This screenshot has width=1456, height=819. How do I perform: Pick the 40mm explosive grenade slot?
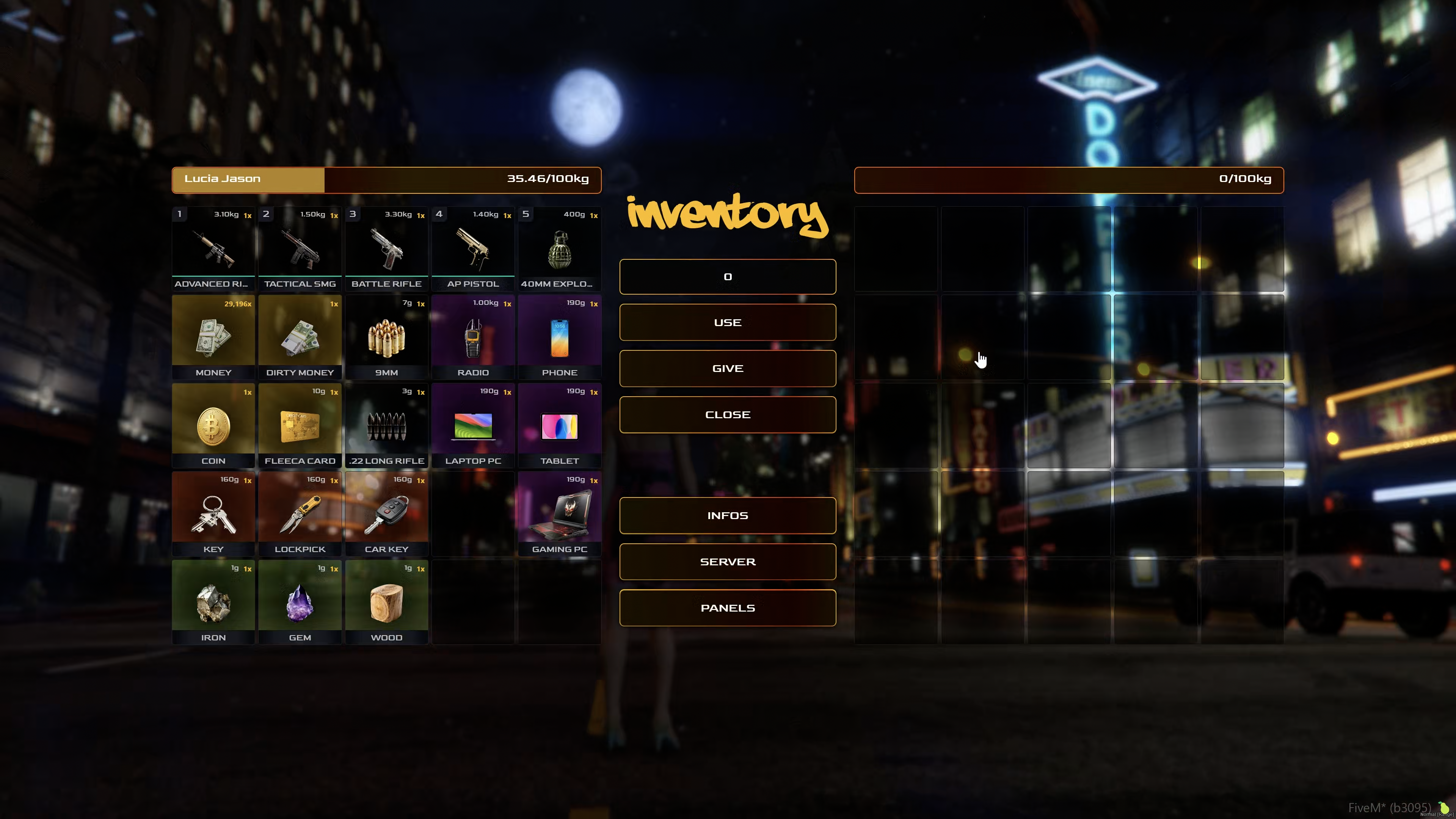tap(560, 249)
